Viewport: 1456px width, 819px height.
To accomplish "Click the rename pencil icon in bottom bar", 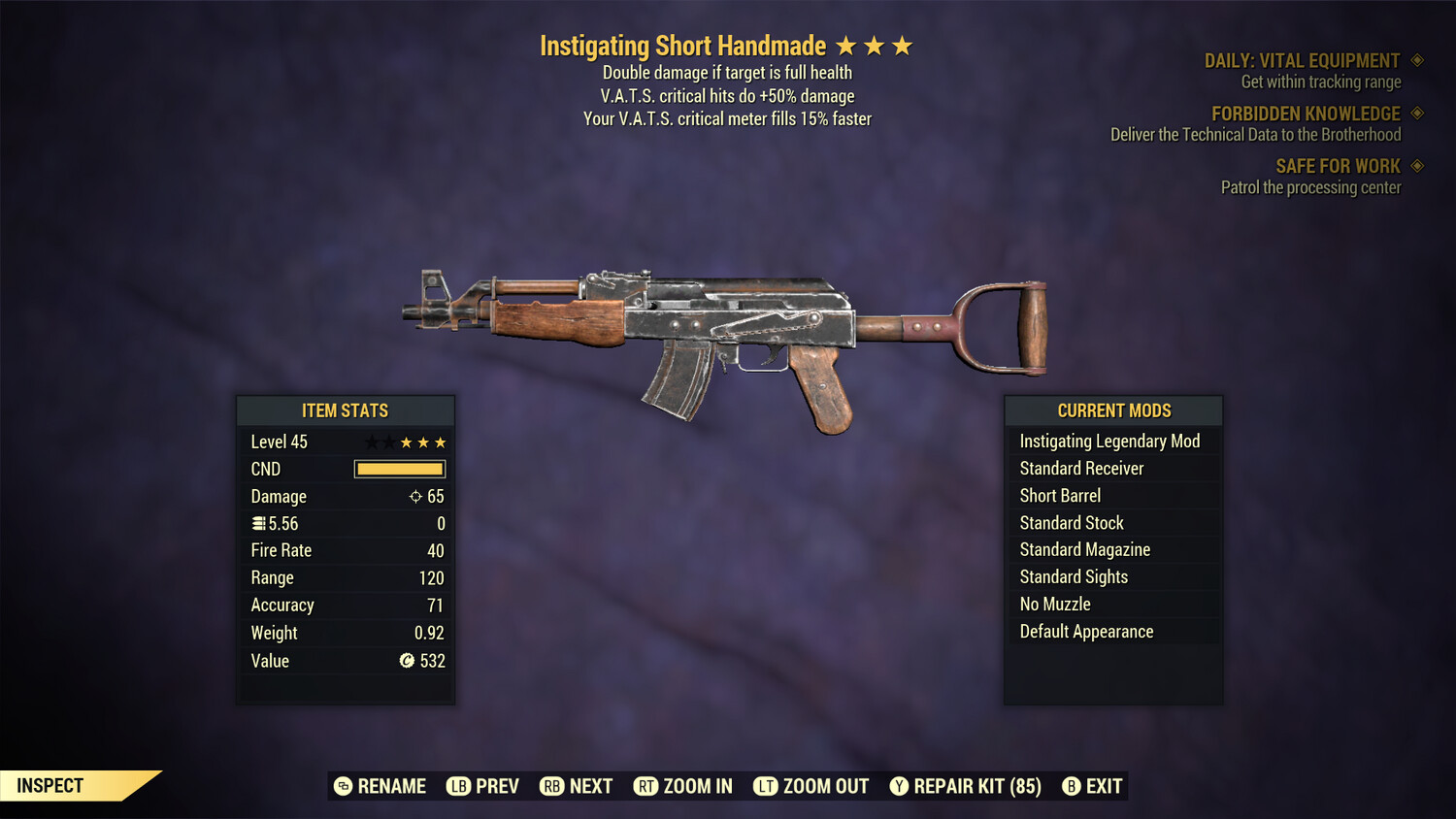I will point(342,786).
